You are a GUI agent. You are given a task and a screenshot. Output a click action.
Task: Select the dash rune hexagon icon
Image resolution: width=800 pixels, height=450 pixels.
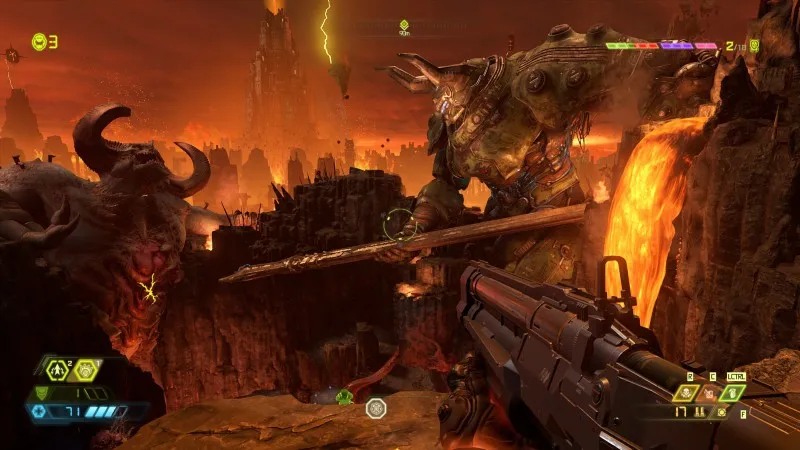click(59, 369)
